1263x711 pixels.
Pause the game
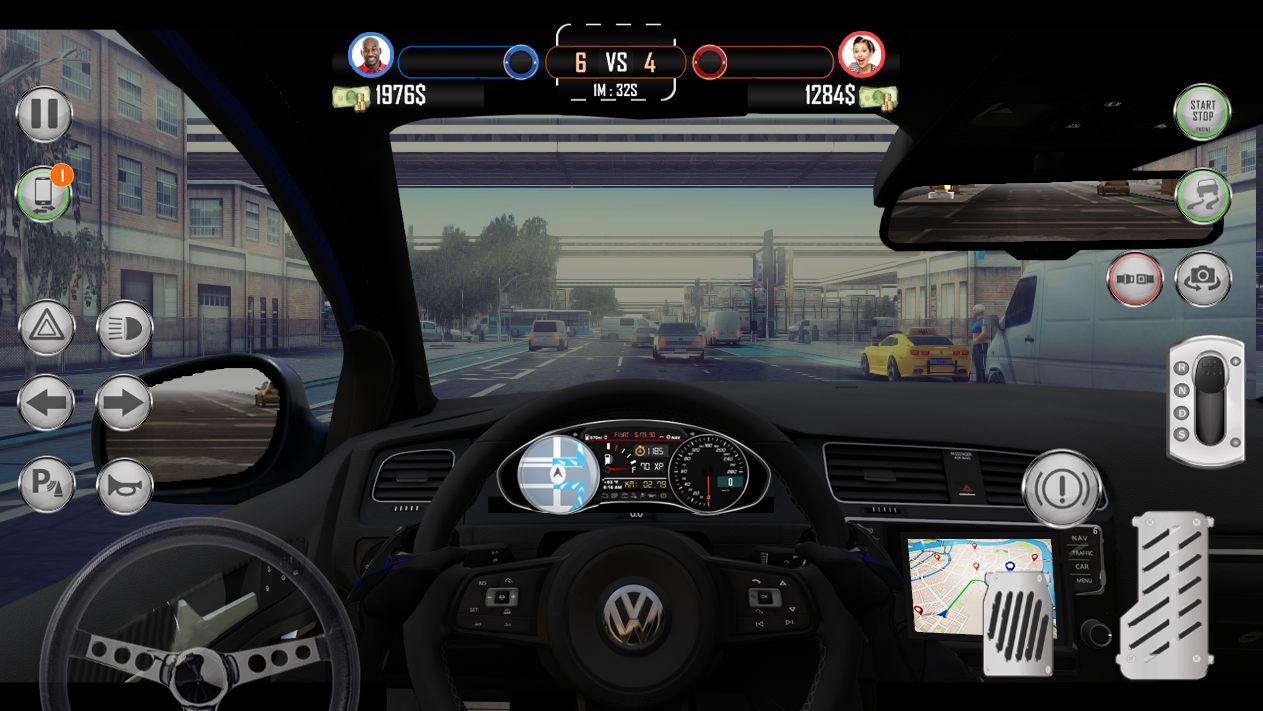[44, 113]
